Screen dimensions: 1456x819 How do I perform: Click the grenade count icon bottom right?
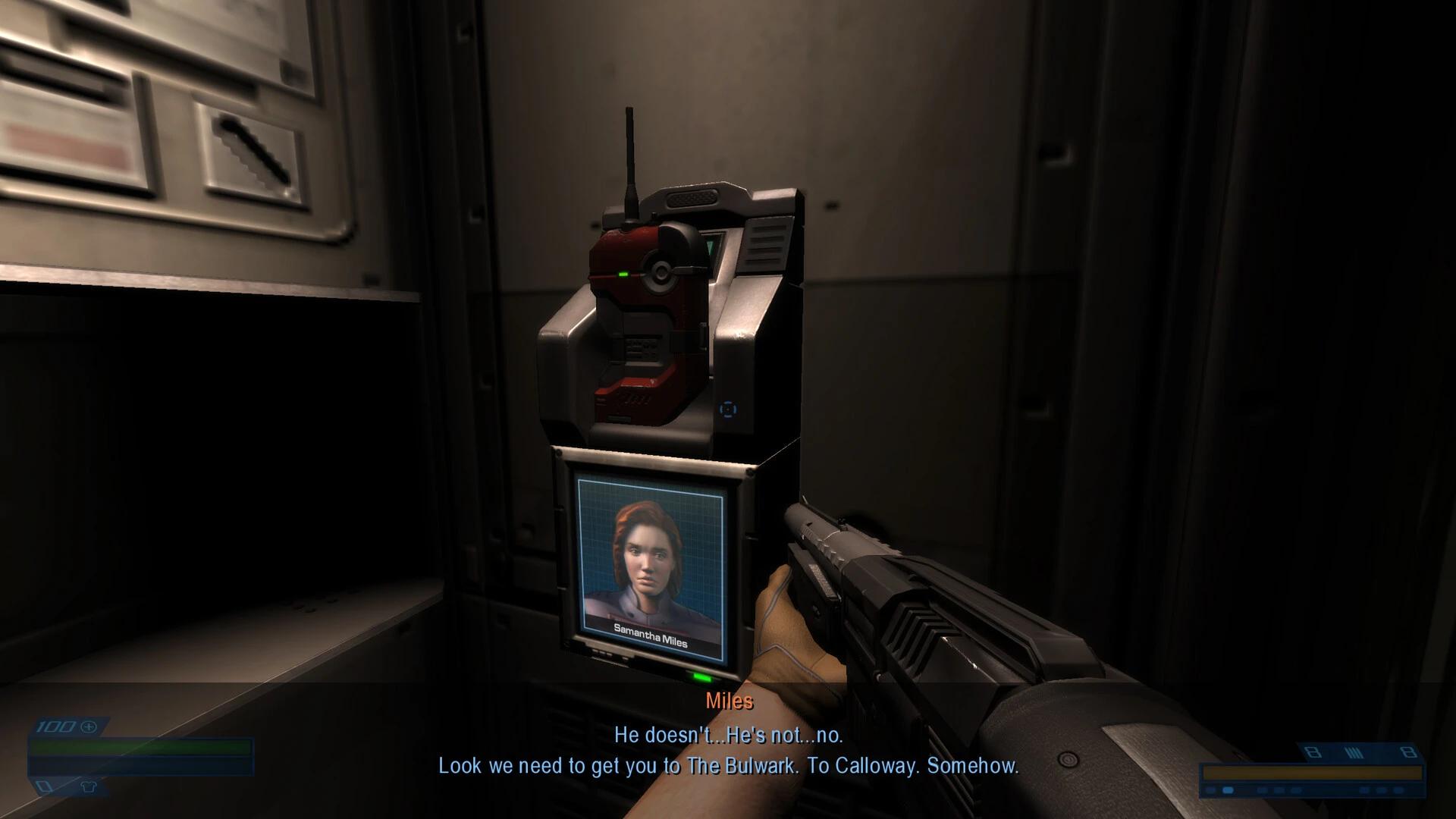[x=1313, y=753]
